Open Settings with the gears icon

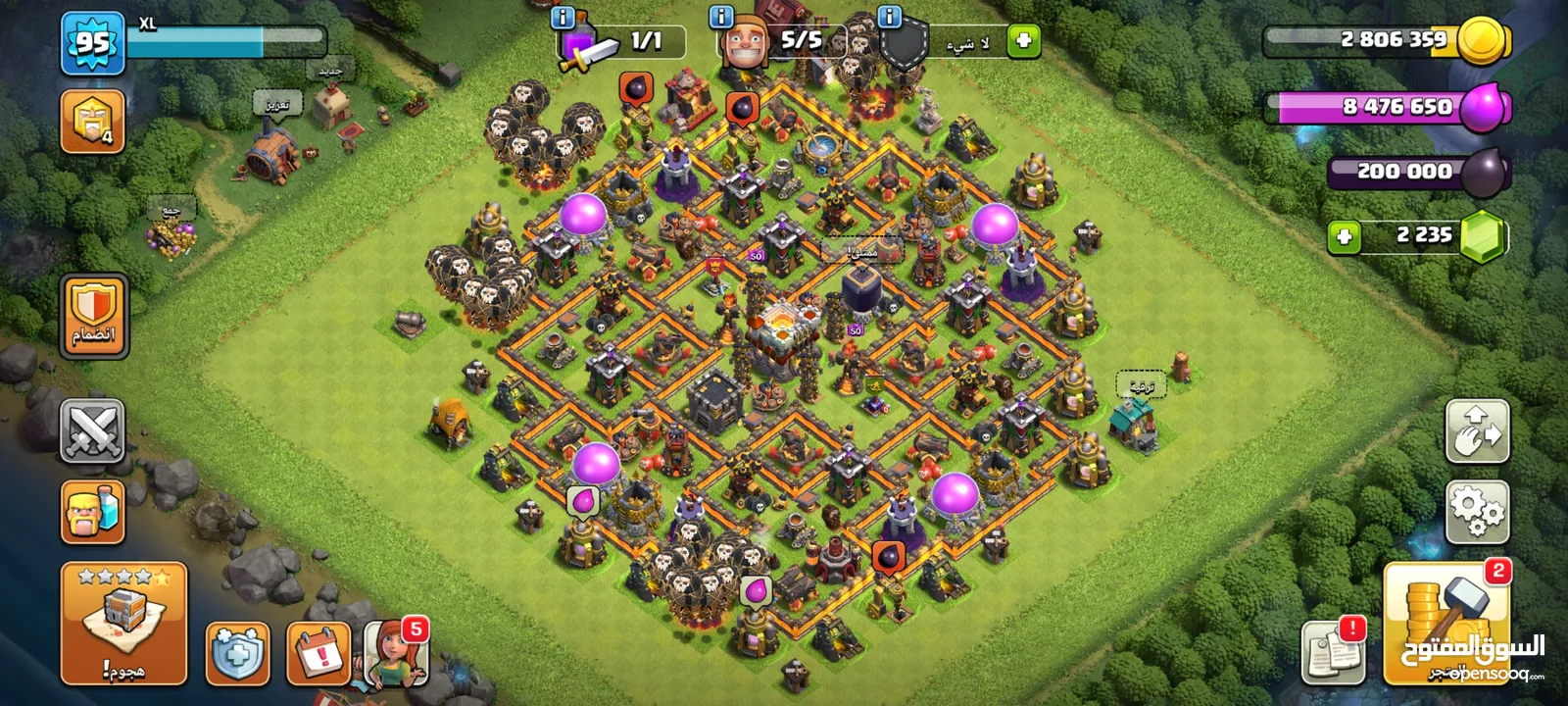click(1477, 511)
